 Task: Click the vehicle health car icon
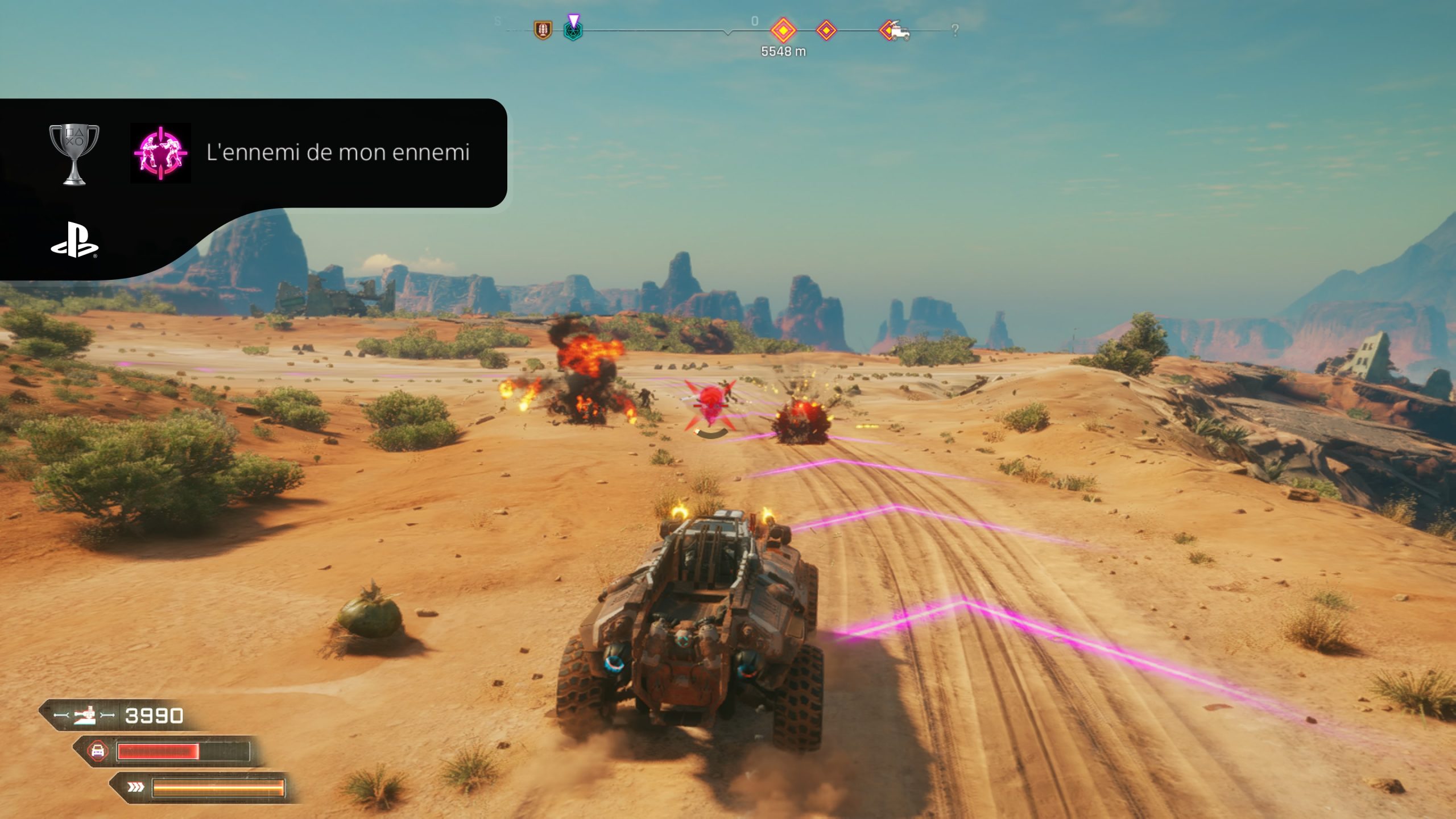[98, 751]
